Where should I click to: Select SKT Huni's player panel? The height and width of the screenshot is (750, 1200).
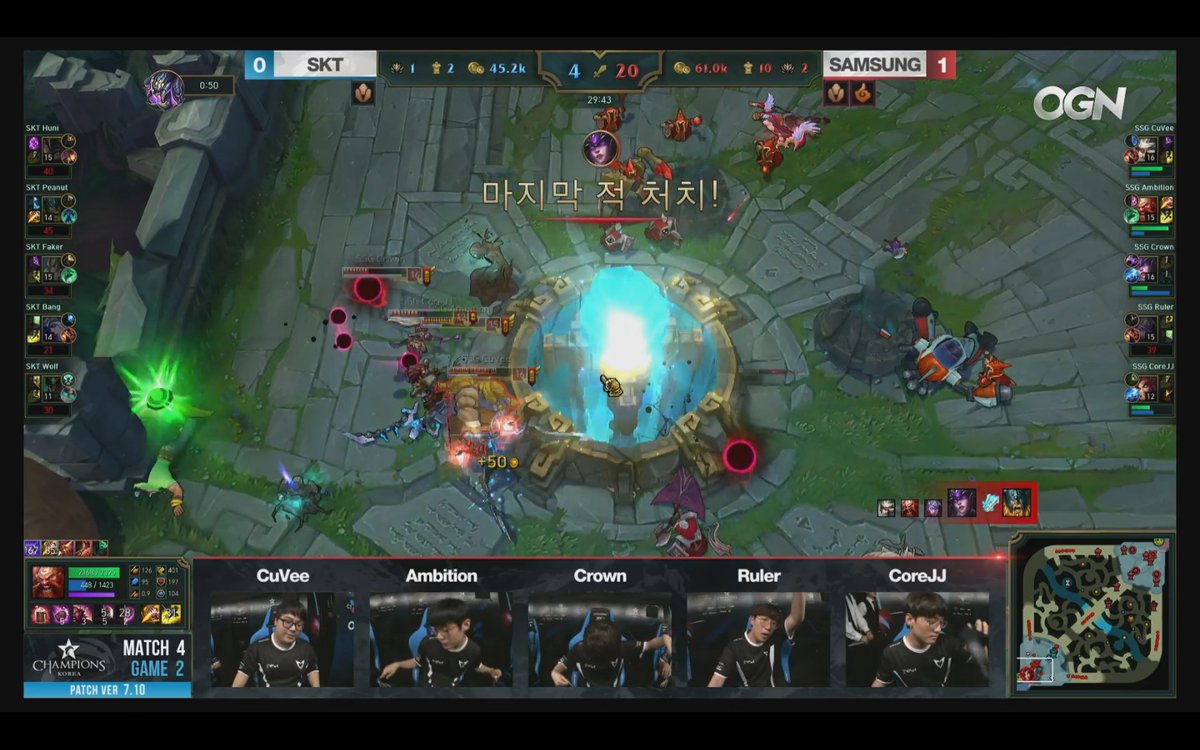coord(52,150)
